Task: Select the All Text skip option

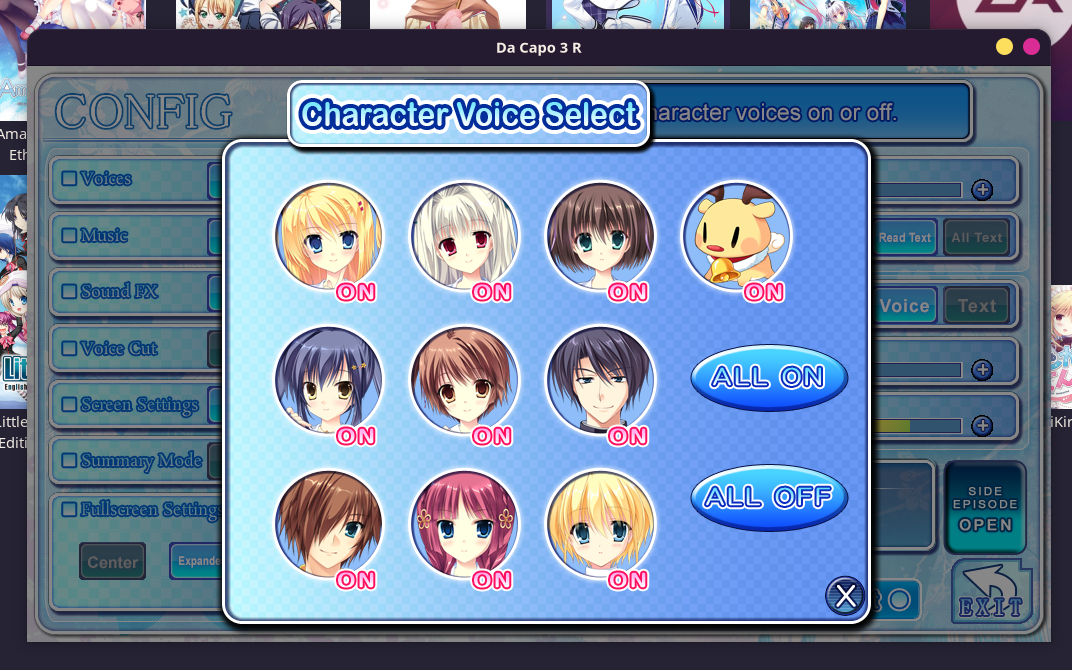Action: pyautogui.click(x=976, y=238)
